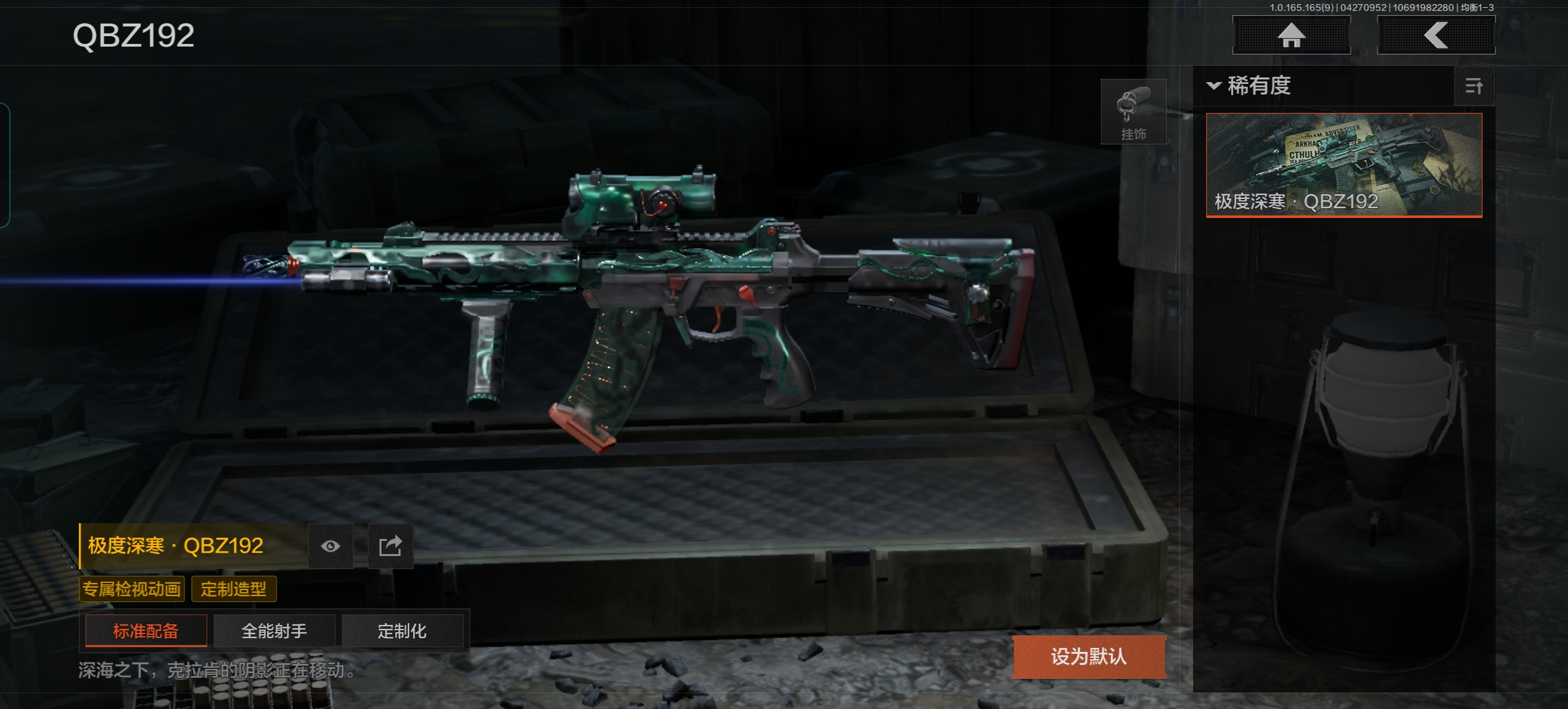Switch to the 标准配备 tab
Viewport: 1568px width, 709px height.
click(146, 631)
